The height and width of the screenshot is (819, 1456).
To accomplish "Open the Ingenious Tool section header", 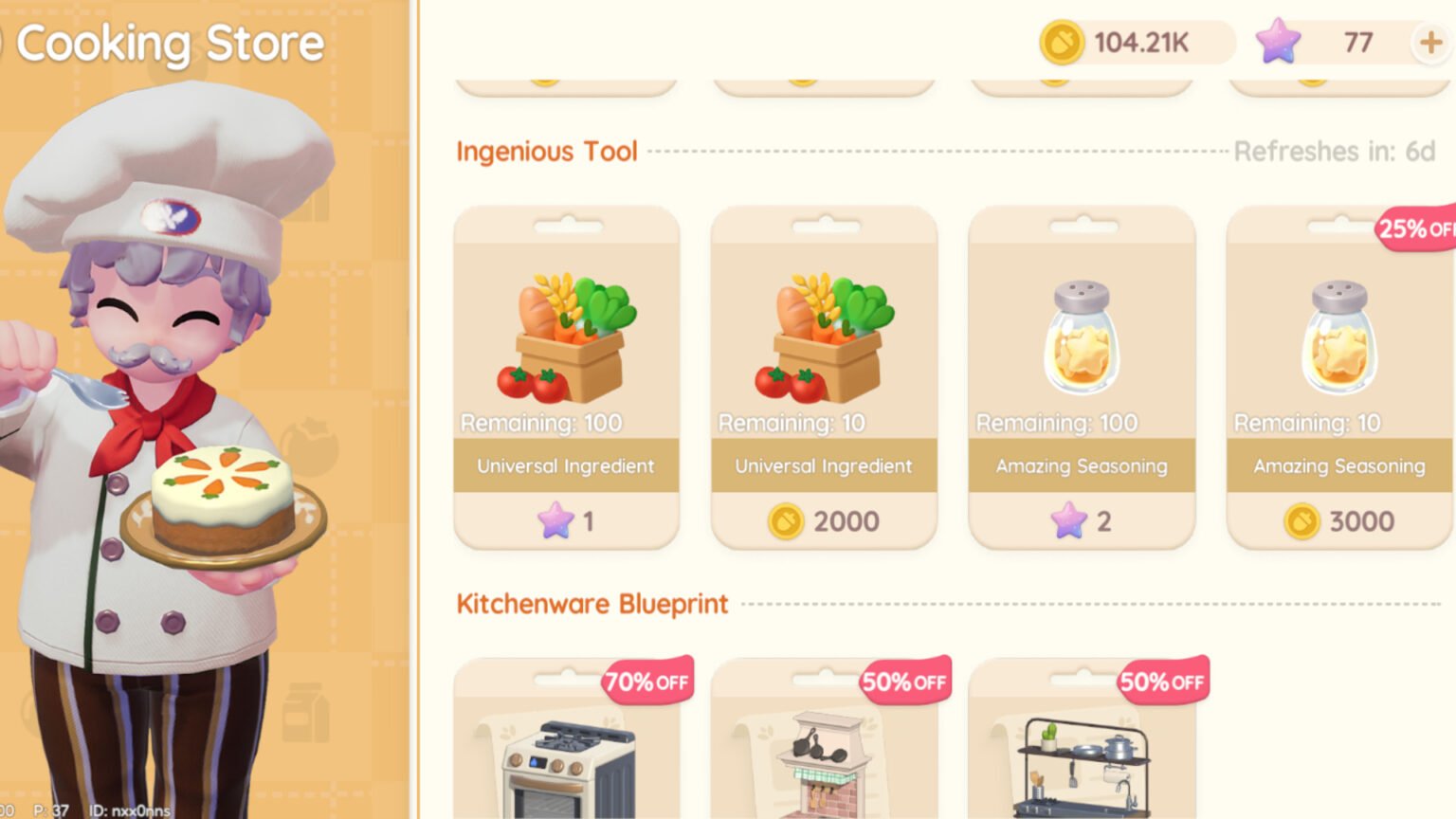I will coord(546,151).
